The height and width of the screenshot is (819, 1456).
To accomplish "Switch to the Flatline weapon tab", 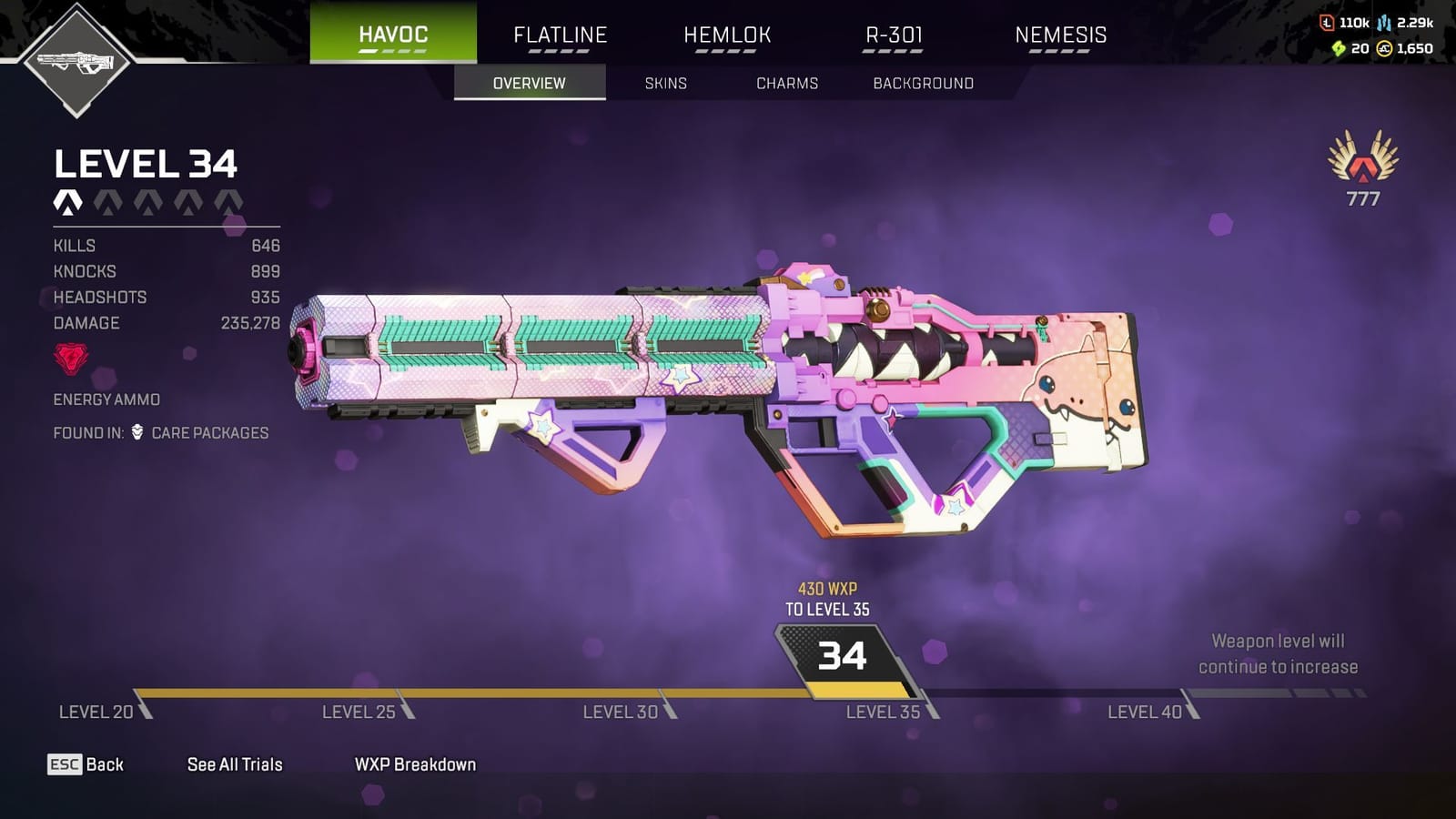I will point(560,35).
